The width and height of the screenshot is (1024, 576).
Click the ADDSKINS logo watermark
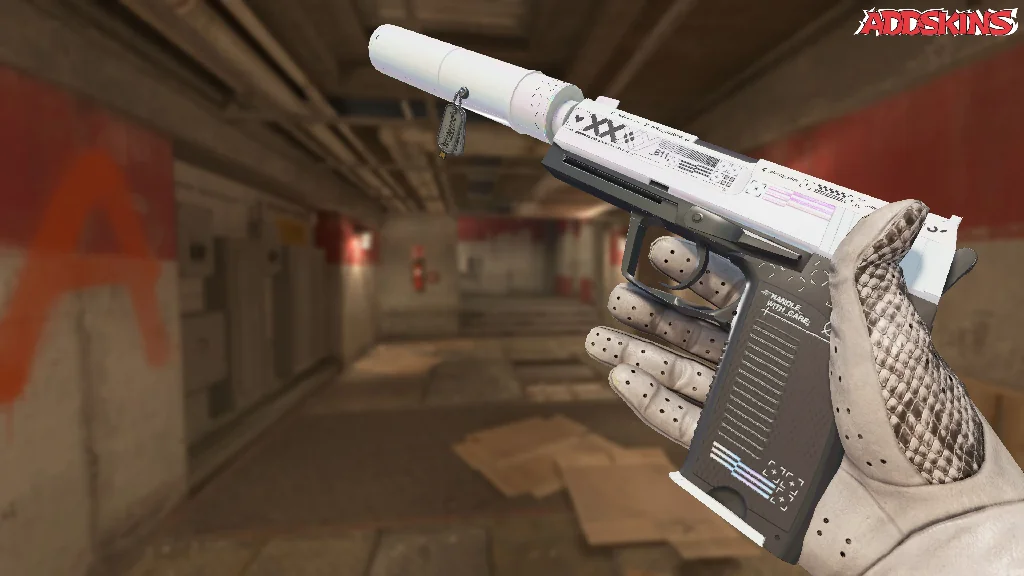point(938,22)
